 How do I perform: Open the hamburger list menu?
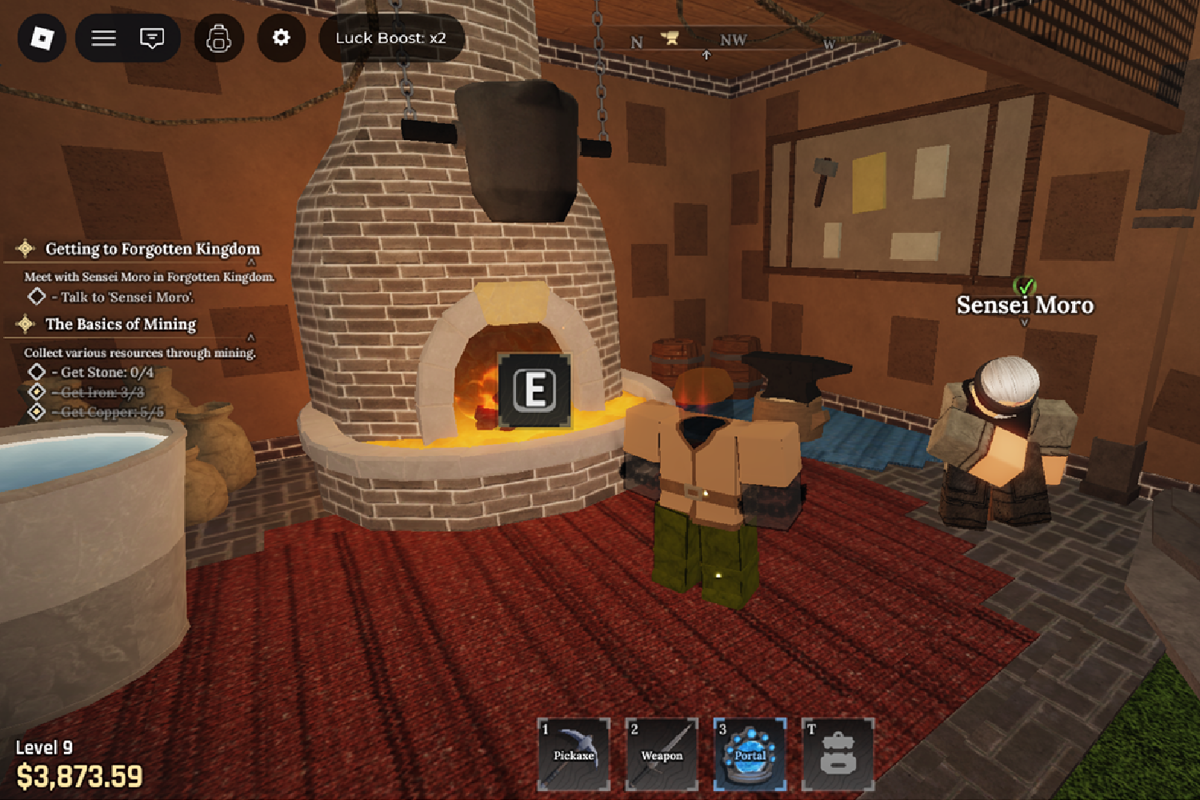point(103,39)
